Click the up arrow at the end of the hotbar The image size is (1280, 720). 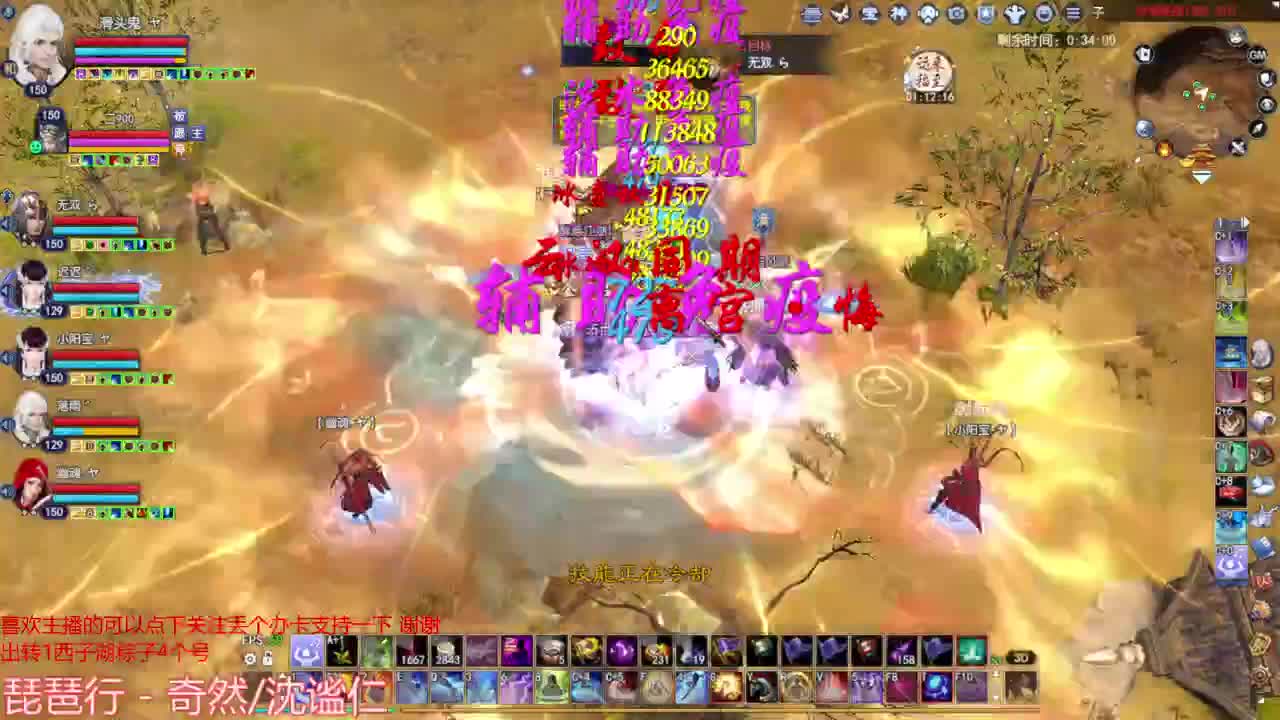[x=995, y=671]
